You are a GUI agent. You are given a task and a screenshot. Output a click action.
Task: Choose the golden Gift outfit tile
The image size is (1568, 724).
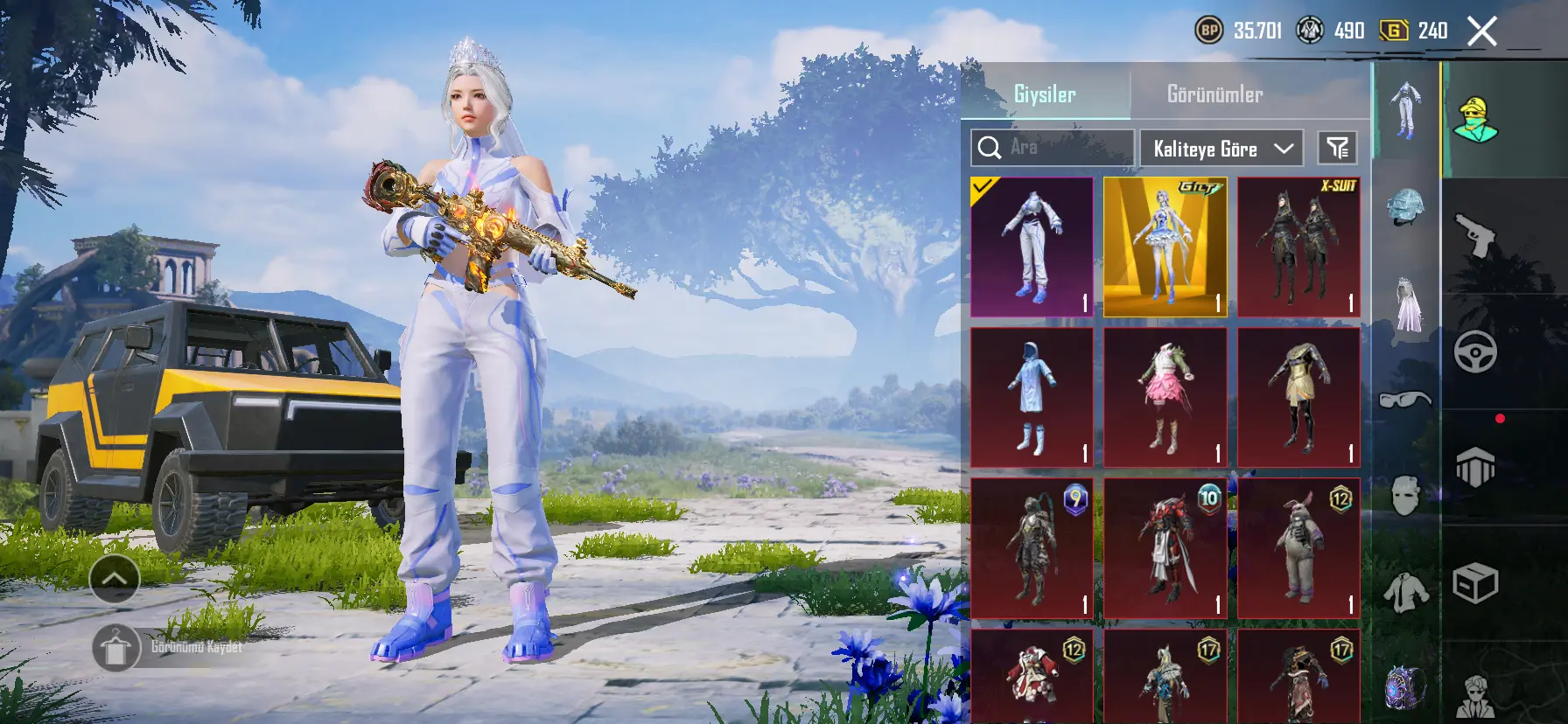click(x=1165, y=247)
